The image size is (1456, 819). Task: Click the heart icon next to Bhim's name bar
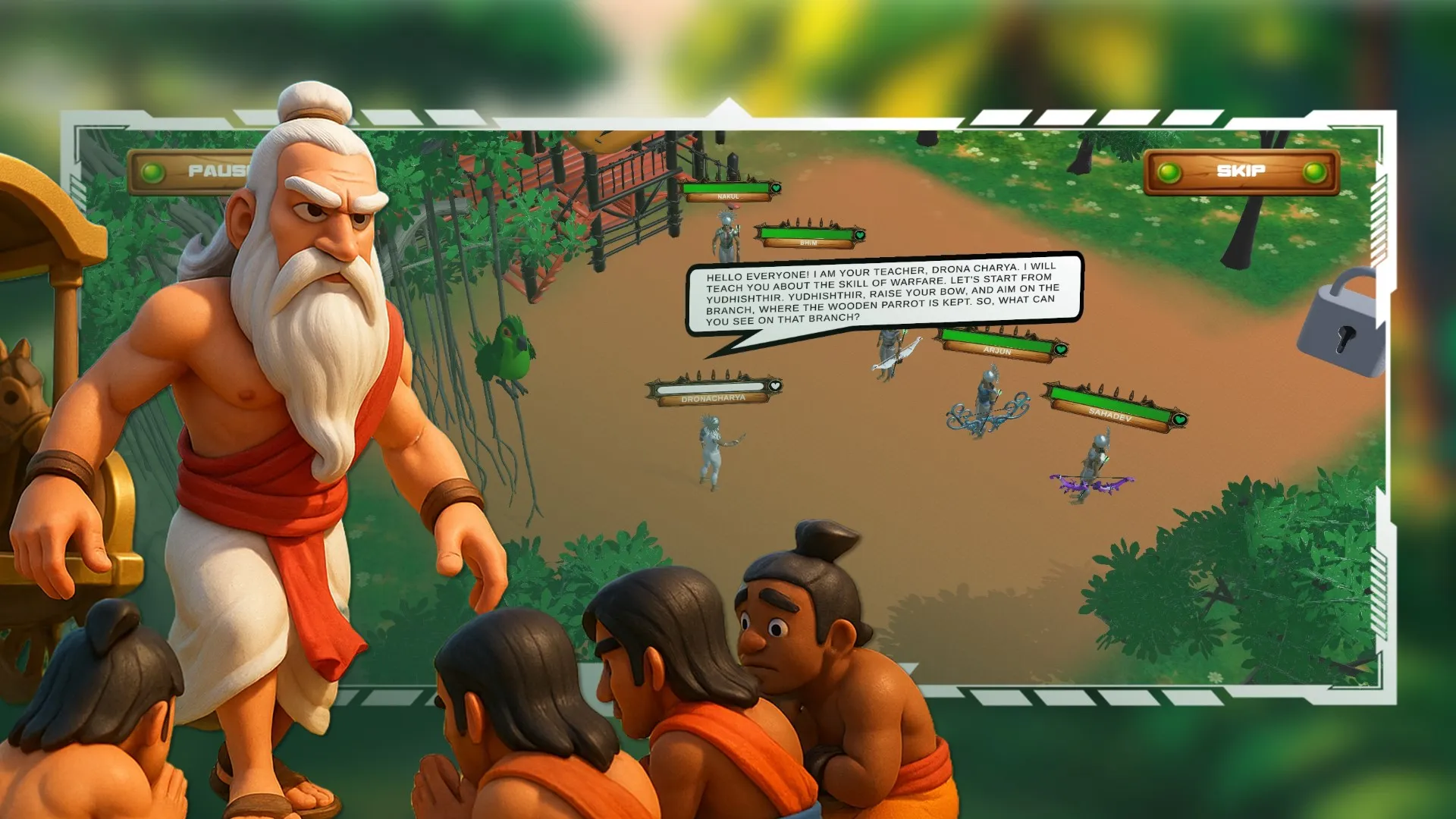(859, 237)
